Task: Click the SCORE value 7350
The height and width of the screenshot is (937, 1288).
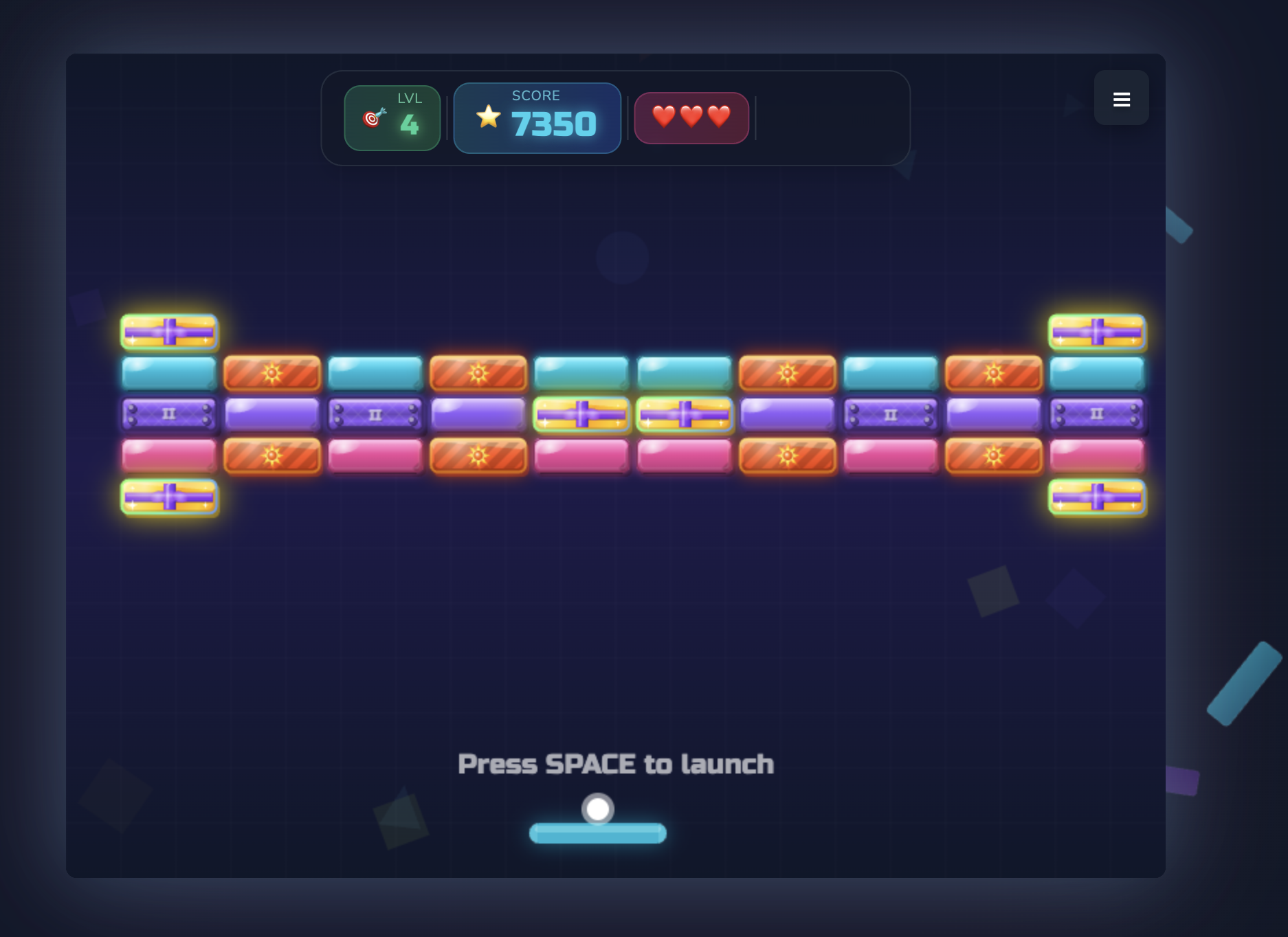Action: tap(553, 124)
